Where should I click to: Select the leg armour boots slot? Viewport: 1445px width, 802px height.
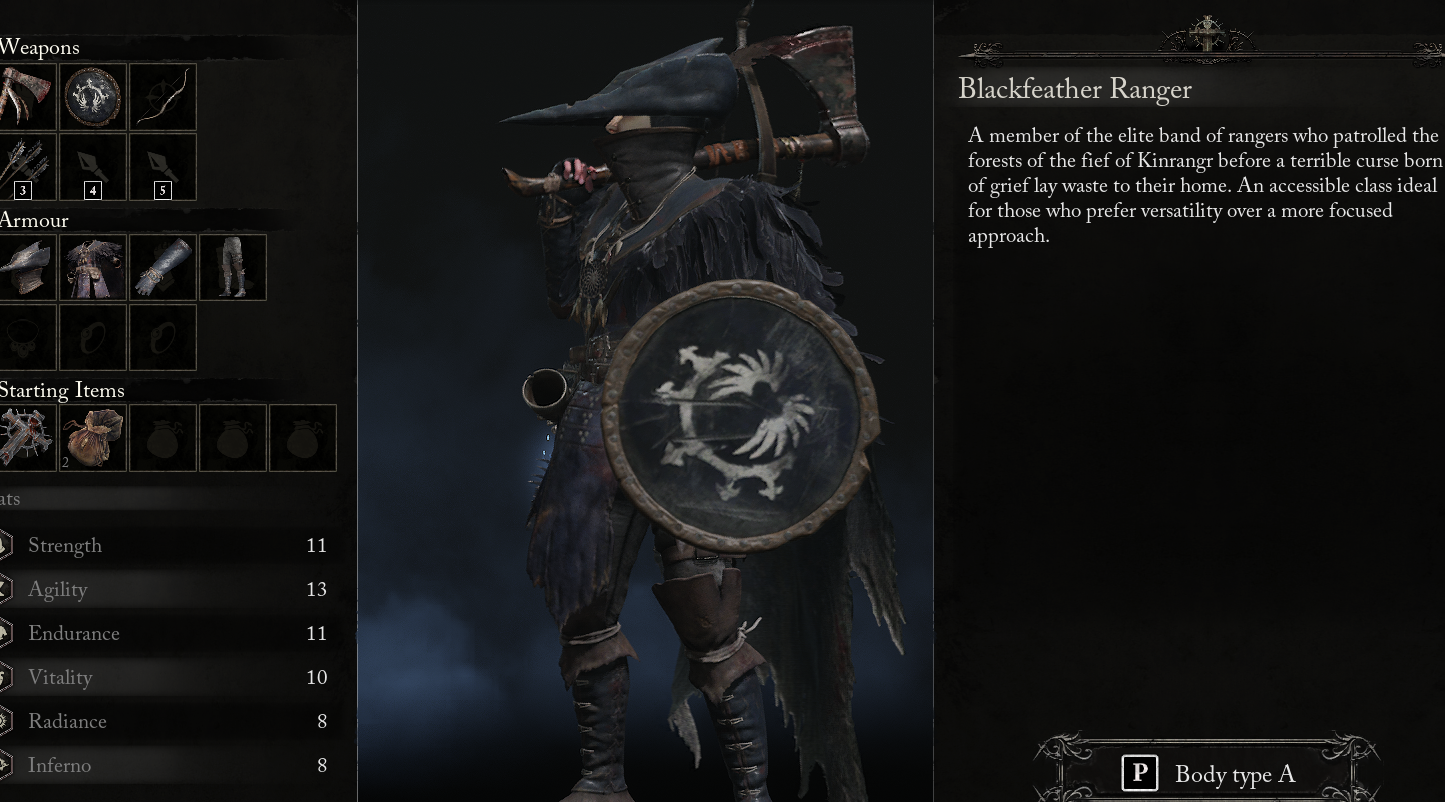tap(232, 267)
